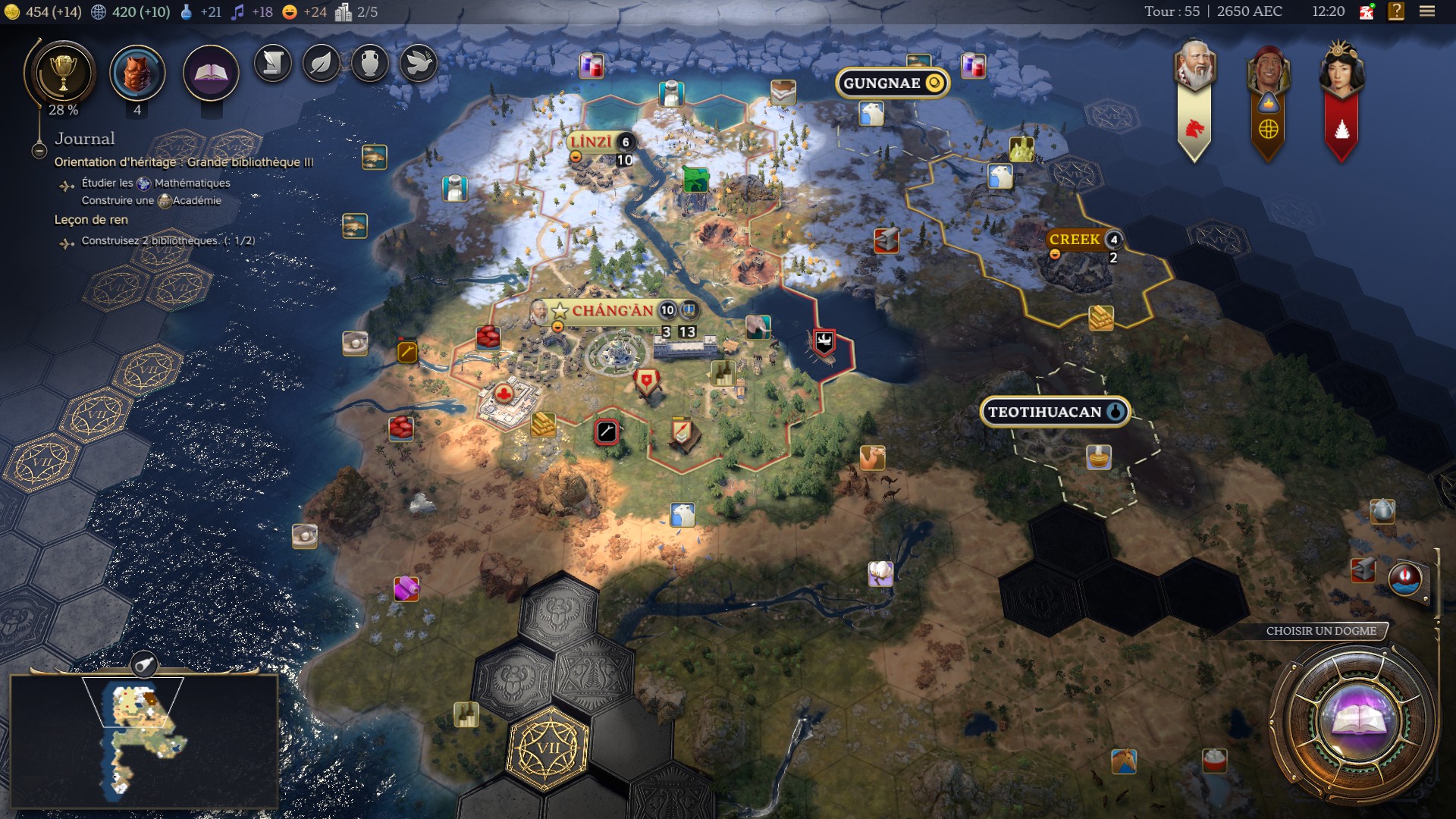Open the leaf icon panel
Image resolution: width=1456 pixels, height=819 pixels.
pos(322,64)
